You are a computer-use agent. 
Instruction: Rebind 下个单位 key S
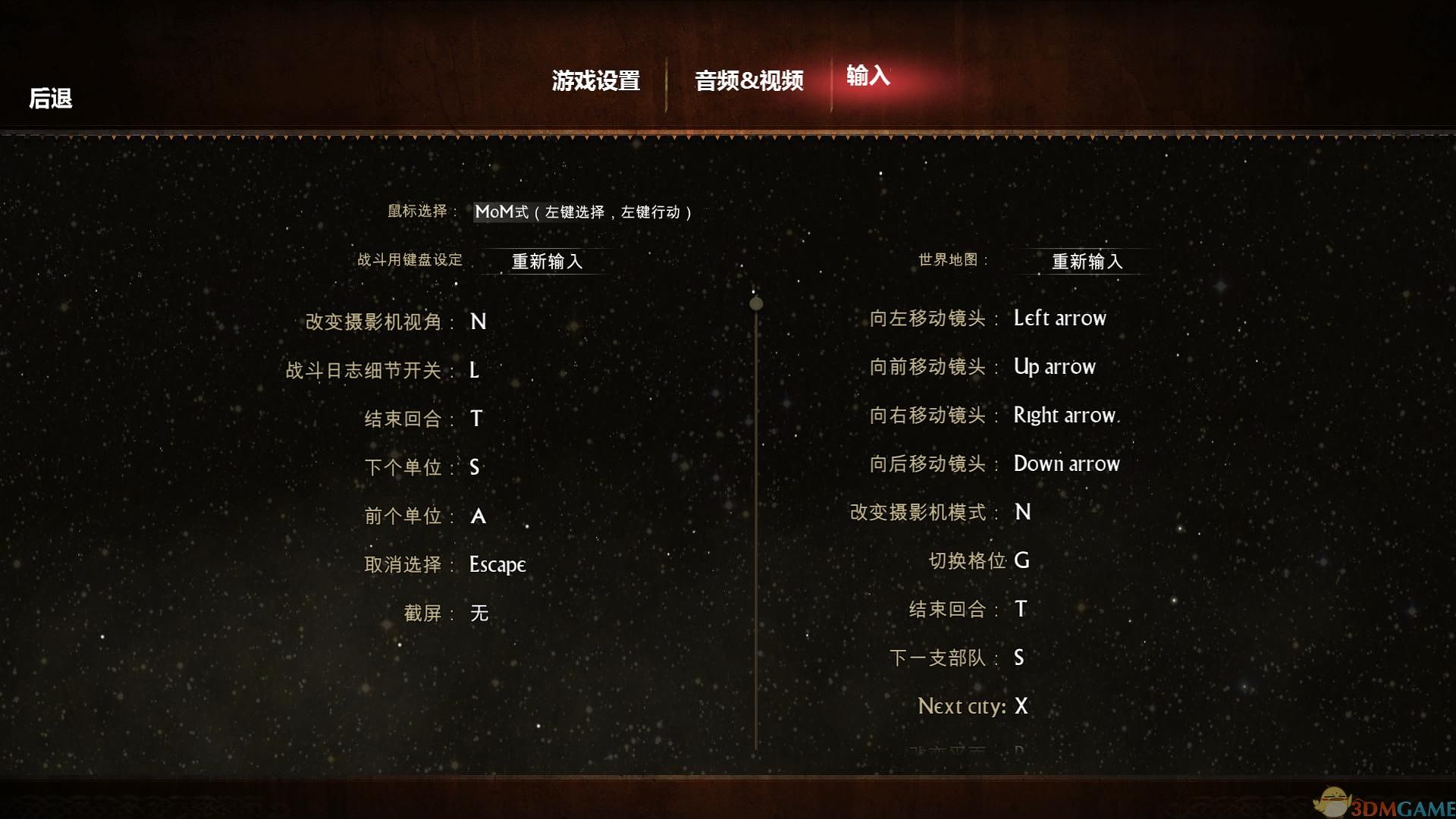pos(474,468)
